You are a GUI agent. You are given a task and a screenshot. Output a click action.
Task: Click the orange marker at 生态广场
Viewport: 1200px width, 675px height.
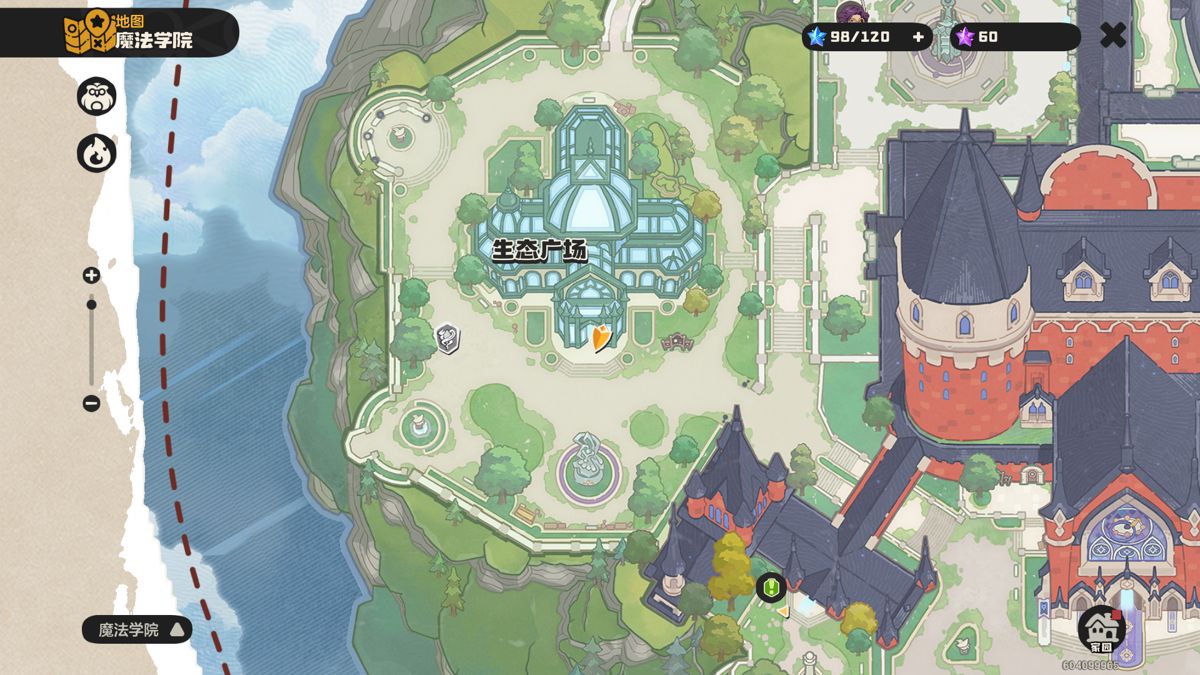click(x=601, y=338)
